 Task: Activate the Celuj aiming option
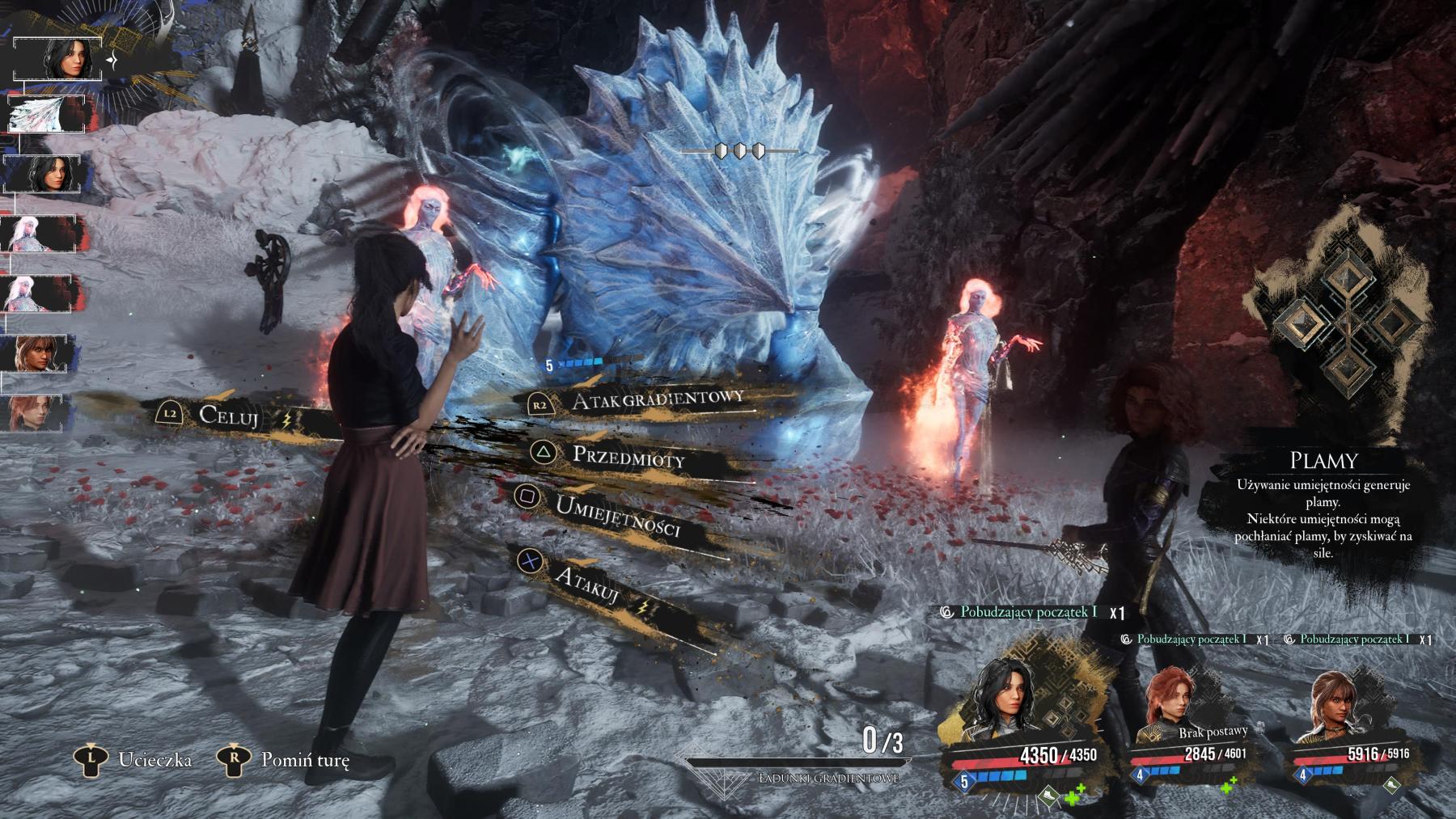[x=229, y=416]
